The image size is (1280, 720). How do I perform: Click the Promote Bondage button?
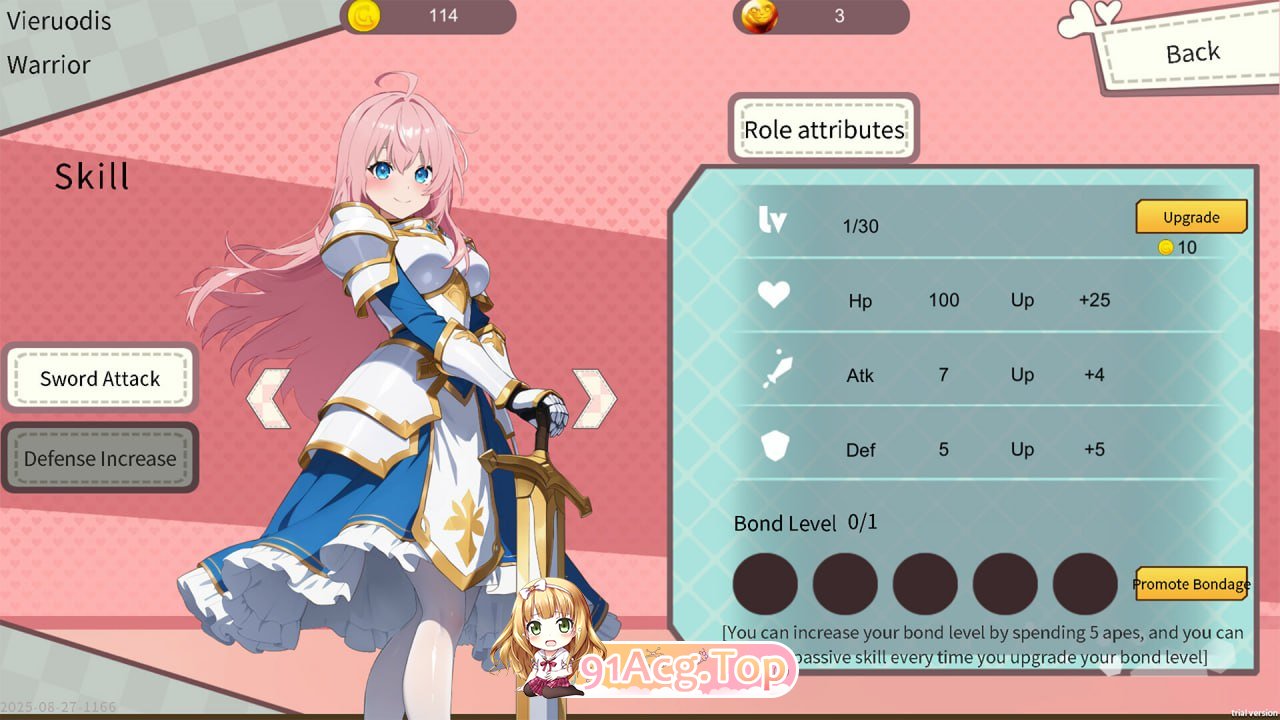click(x=1191, y=584)
